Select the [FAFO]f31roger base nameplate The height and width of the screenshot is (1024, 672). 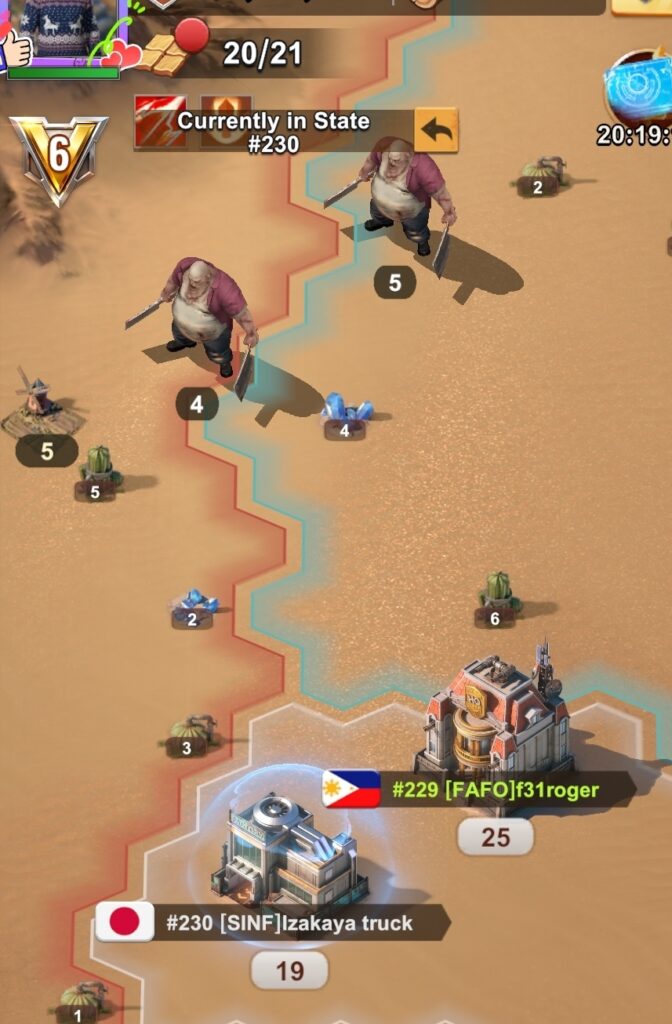click(478, 790)
